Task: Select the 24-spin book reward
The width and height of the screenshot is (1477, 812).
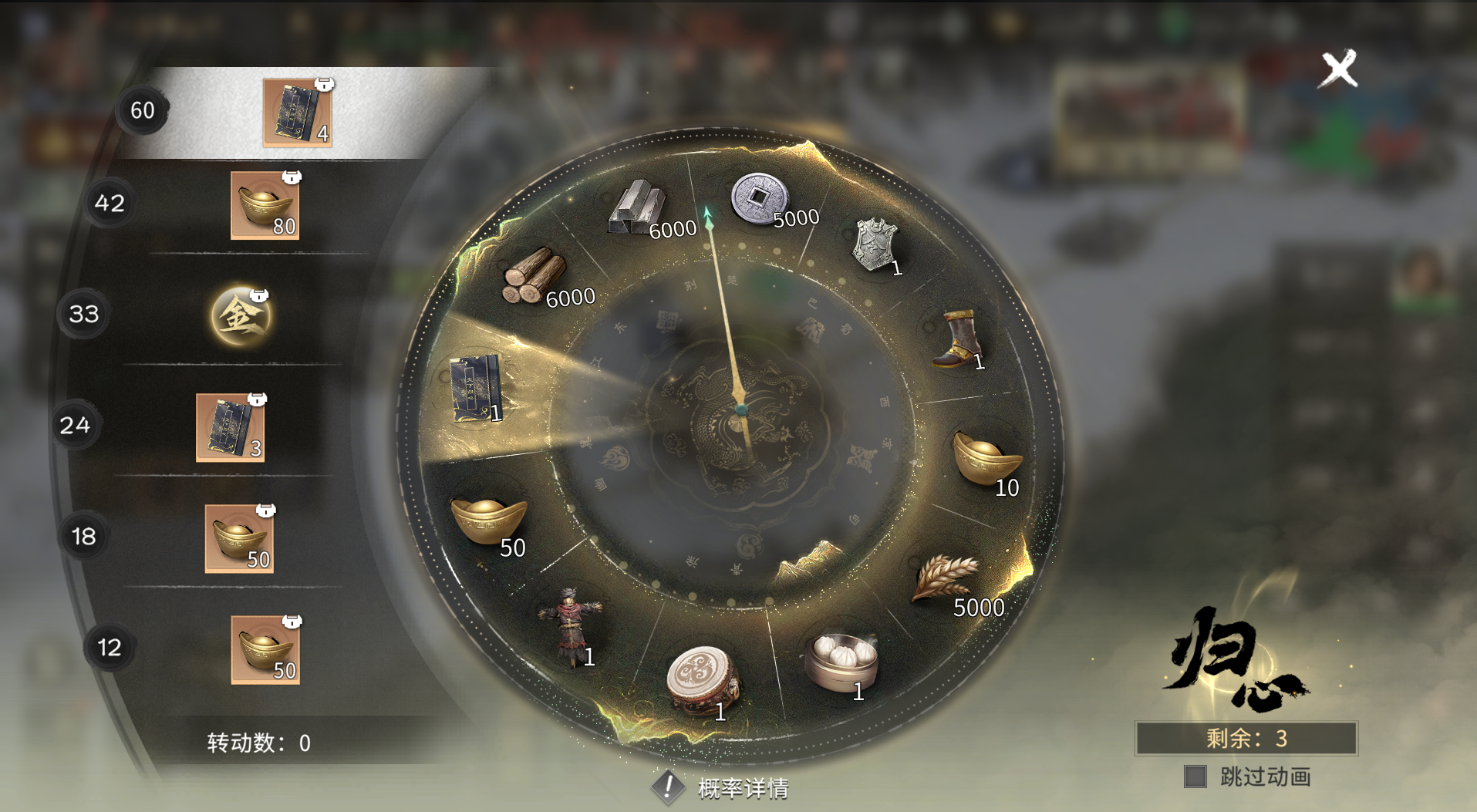Action: click(230, 427)
